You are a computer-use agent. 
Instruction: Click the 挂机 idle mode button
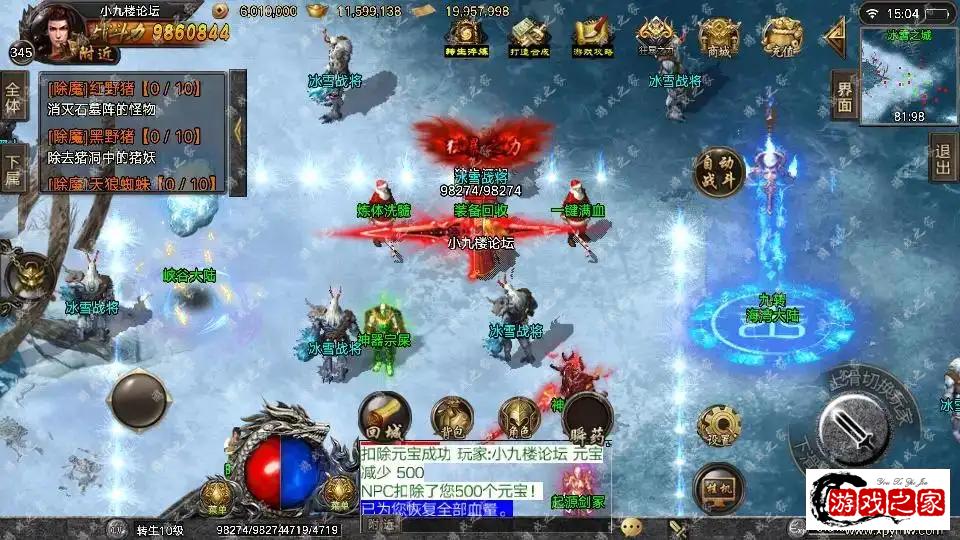(x=718, y=487)
